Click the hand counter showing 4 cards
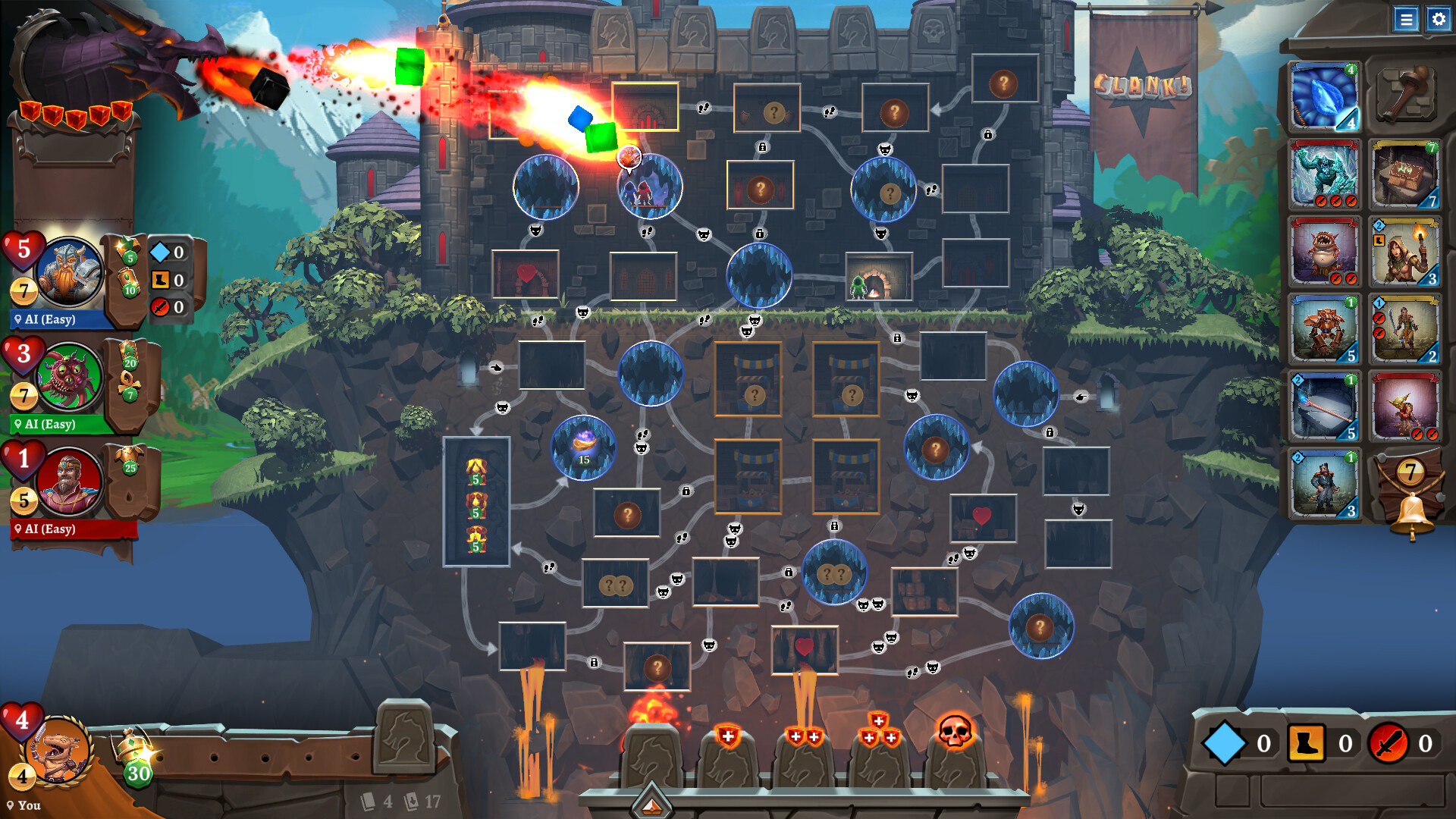The image size is (1456, 819). pos(379,800)
